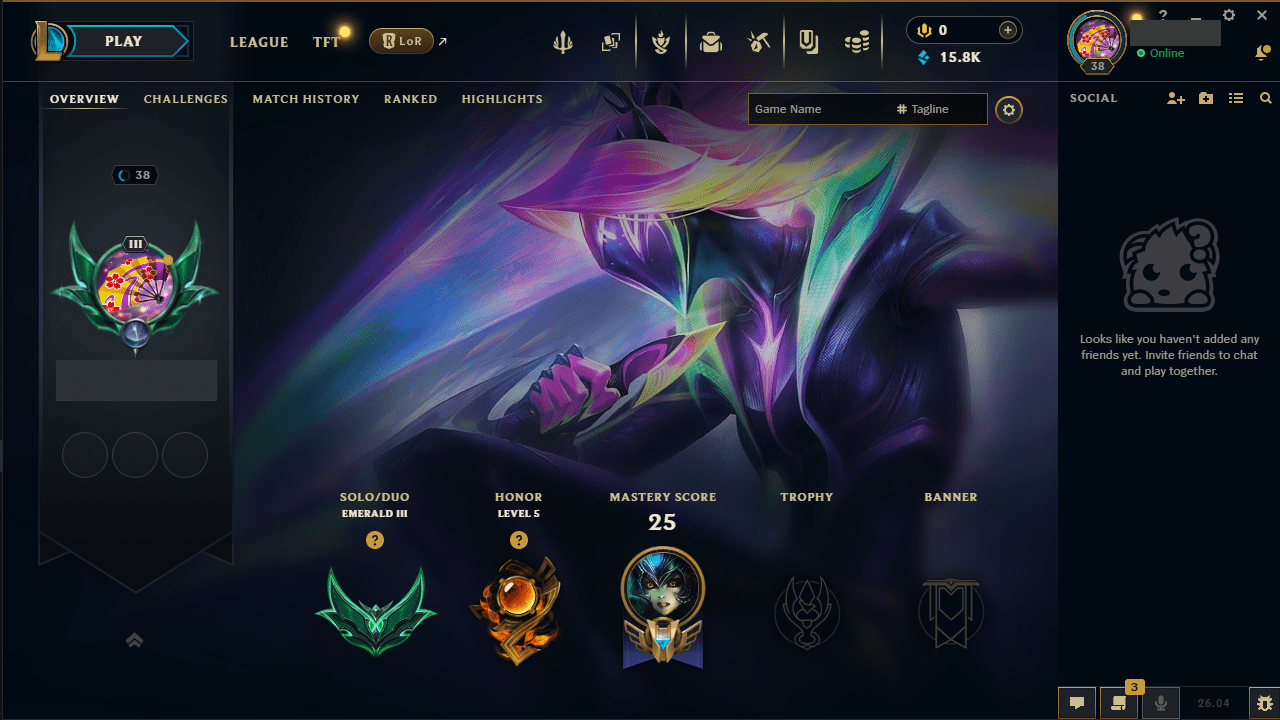Open the Battle Pass progression icon
The image size is (1280, 720).
point(661,41)
